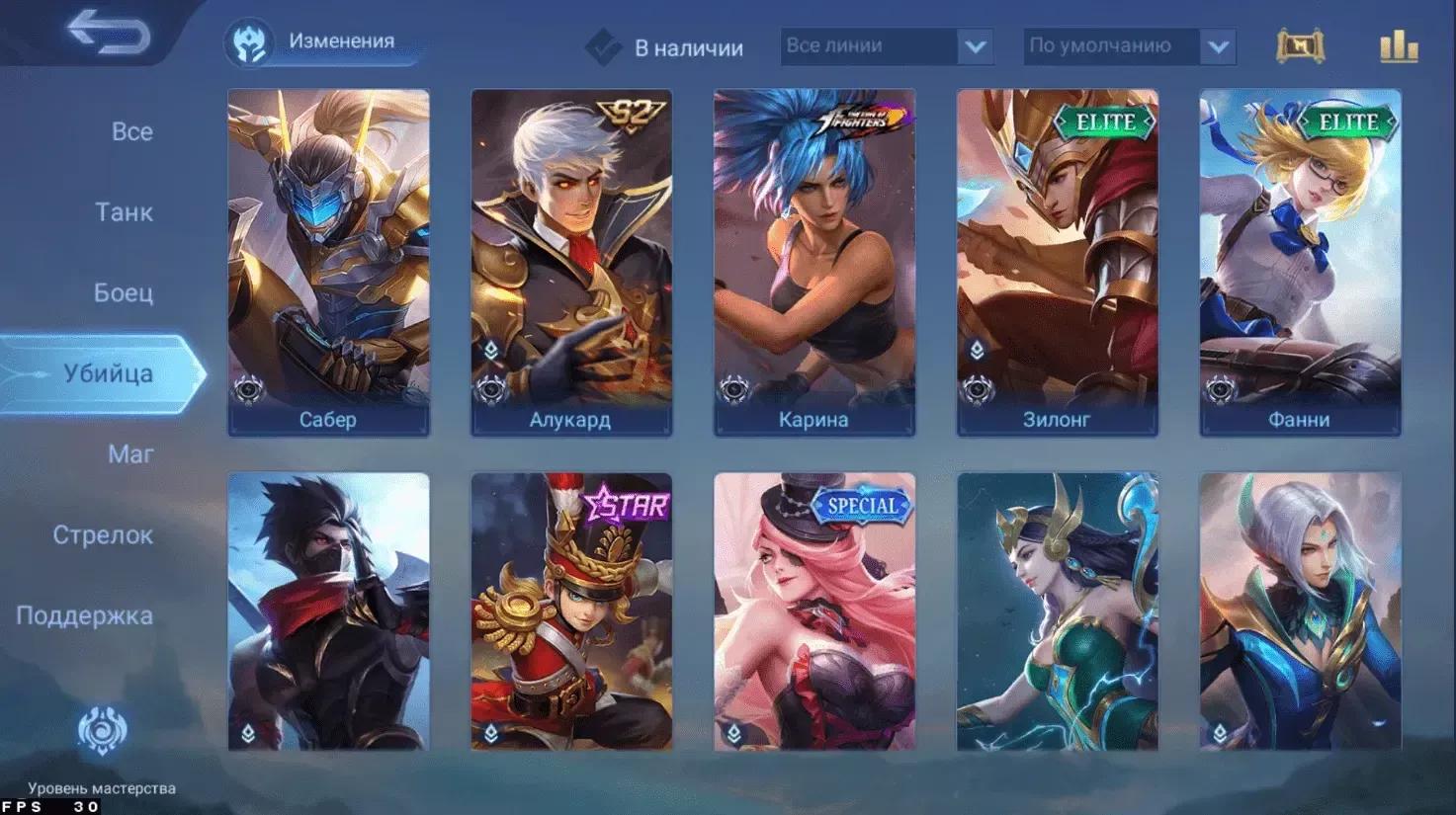Choose the Убийца category tab
Viewport: 1456px width, 815px height.
(108, 373)
